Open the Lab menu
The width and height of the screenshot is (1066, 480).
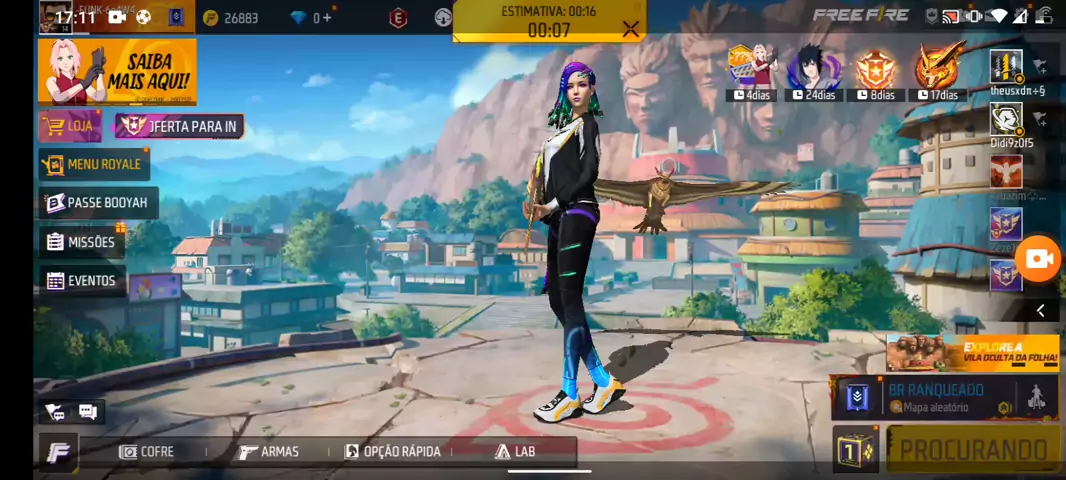515,452
